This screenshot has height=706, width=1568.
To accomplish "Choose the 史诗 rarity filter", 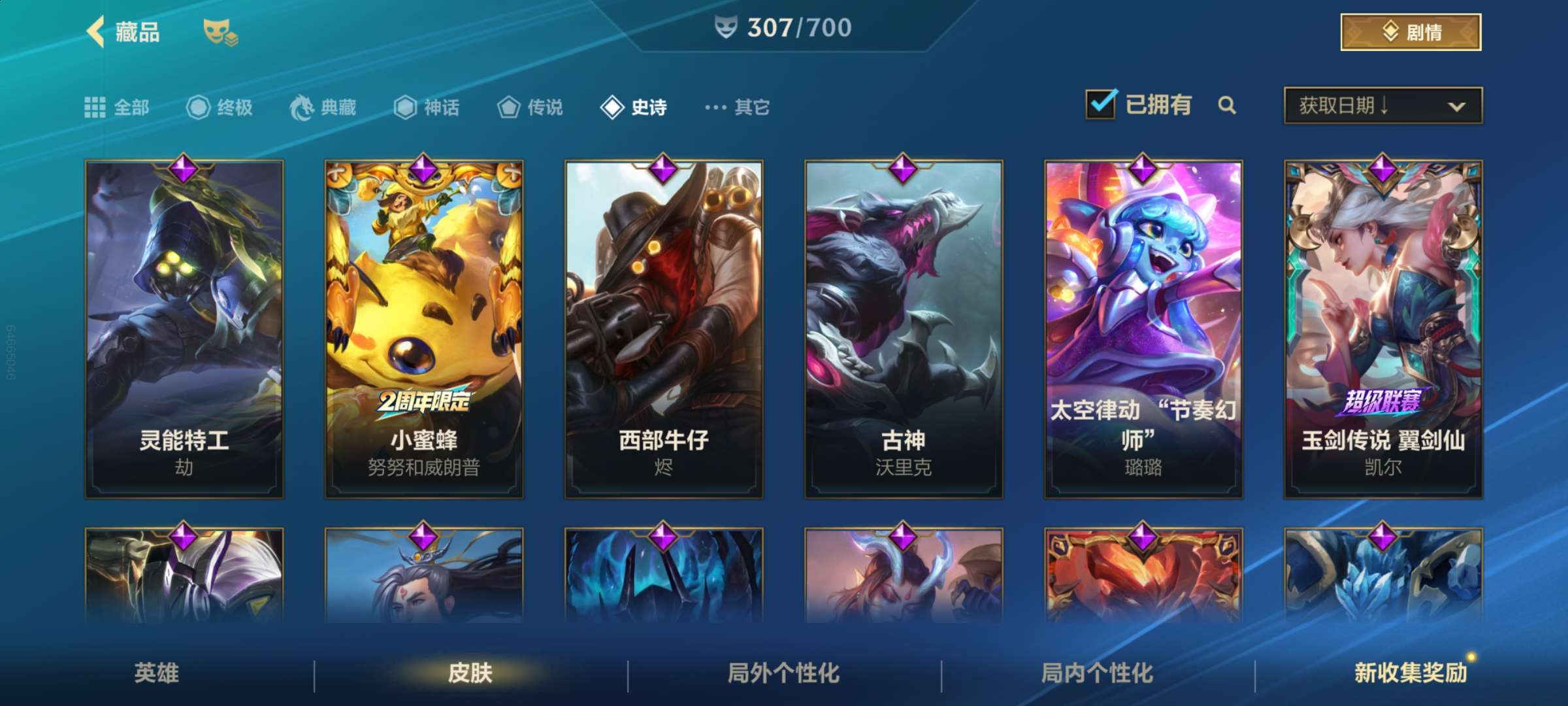I will coord(634,107).
